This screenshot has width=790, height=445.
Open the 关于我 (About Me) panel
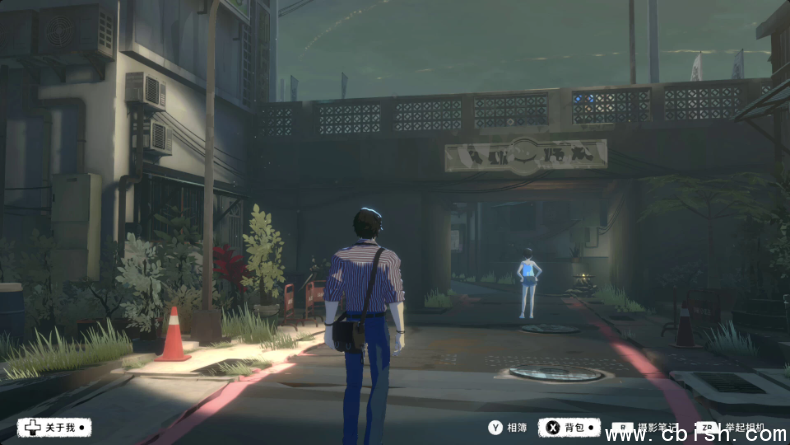[x=54, y=428]
